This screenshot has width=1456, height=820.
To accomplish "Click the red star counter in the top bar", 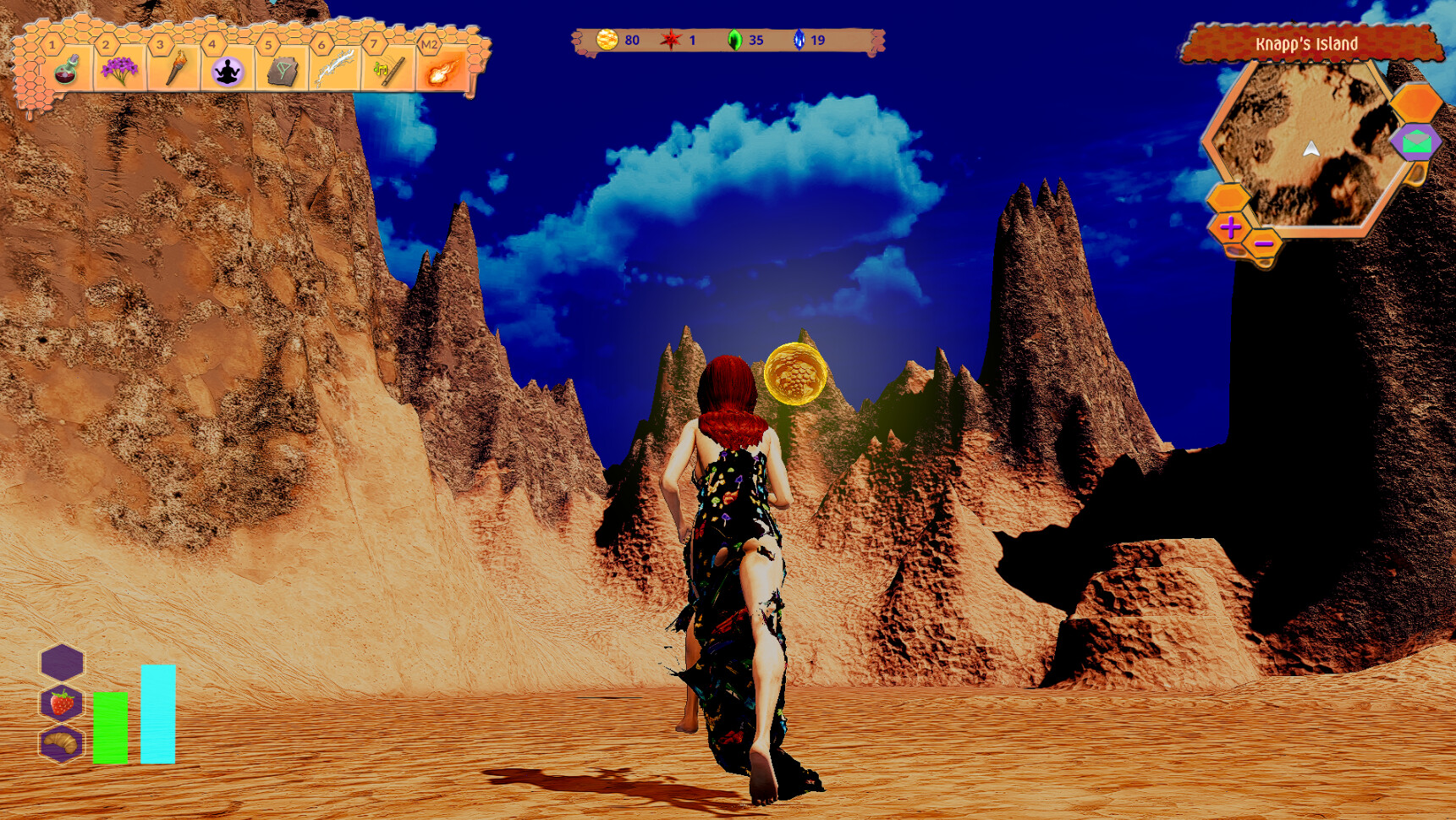I will click(671, 38).
